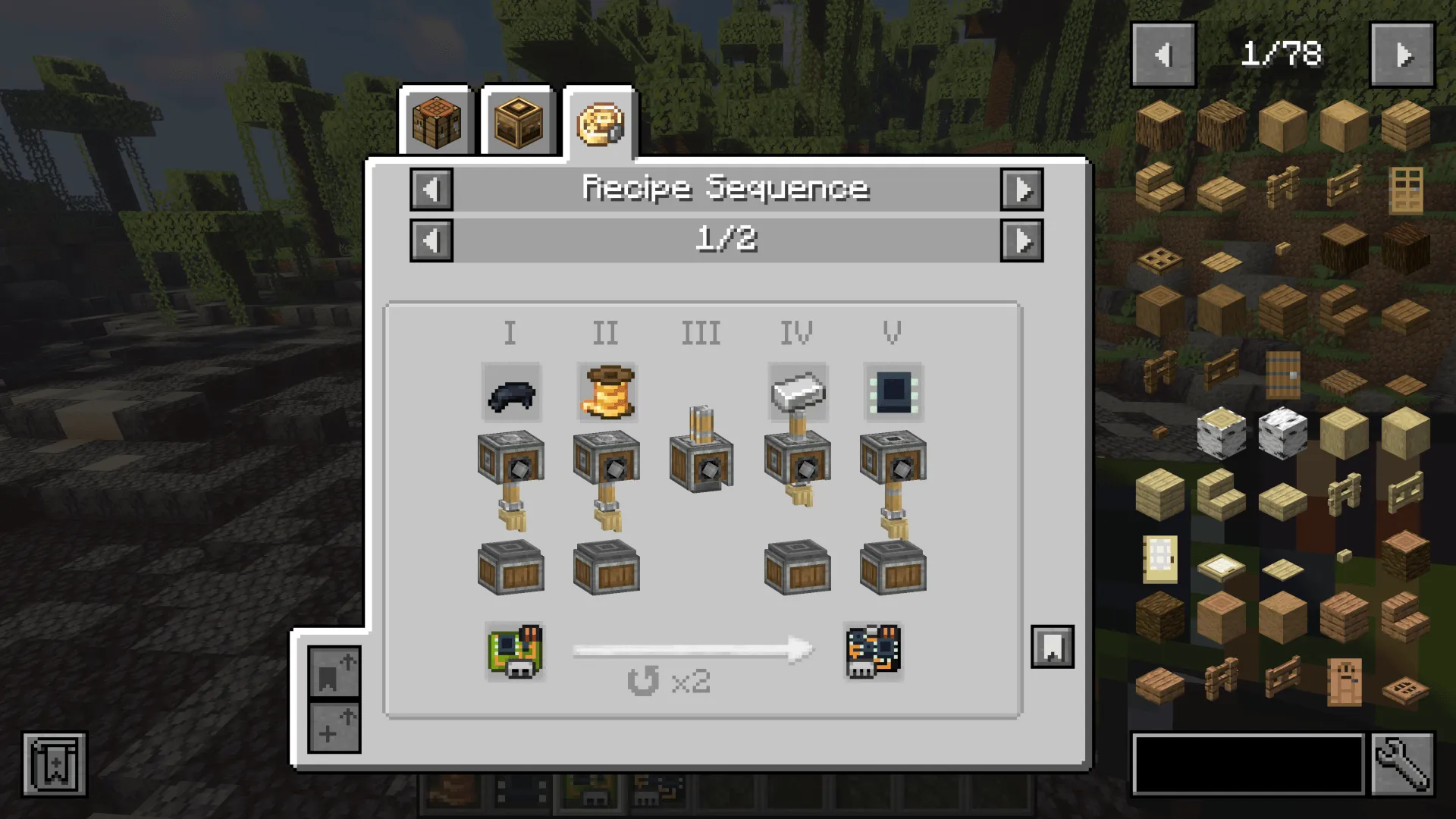The height and width of the screenshot is (819, 1456).
Task: Click the orange thread spool in step II
Action: click(x=605, y=393)
